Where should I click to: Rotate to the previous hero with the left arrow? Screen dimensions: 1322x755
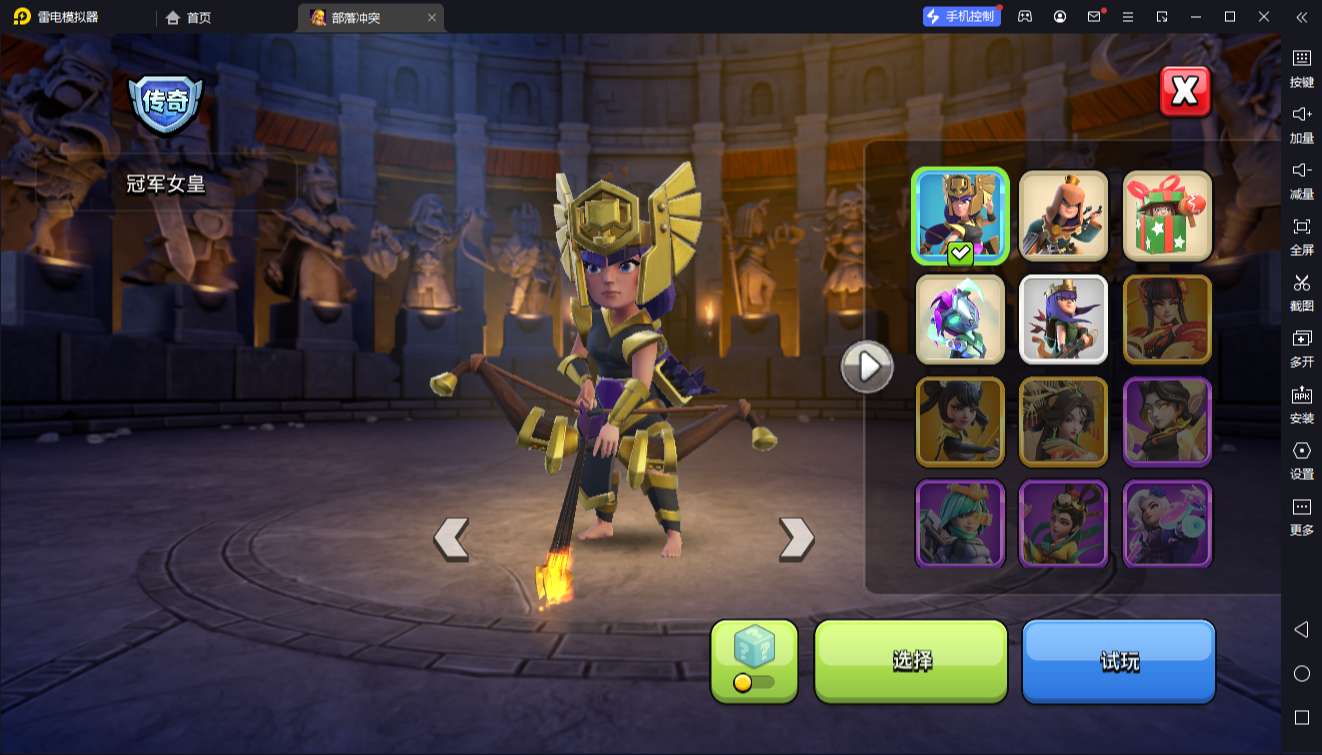click(451, 538)
